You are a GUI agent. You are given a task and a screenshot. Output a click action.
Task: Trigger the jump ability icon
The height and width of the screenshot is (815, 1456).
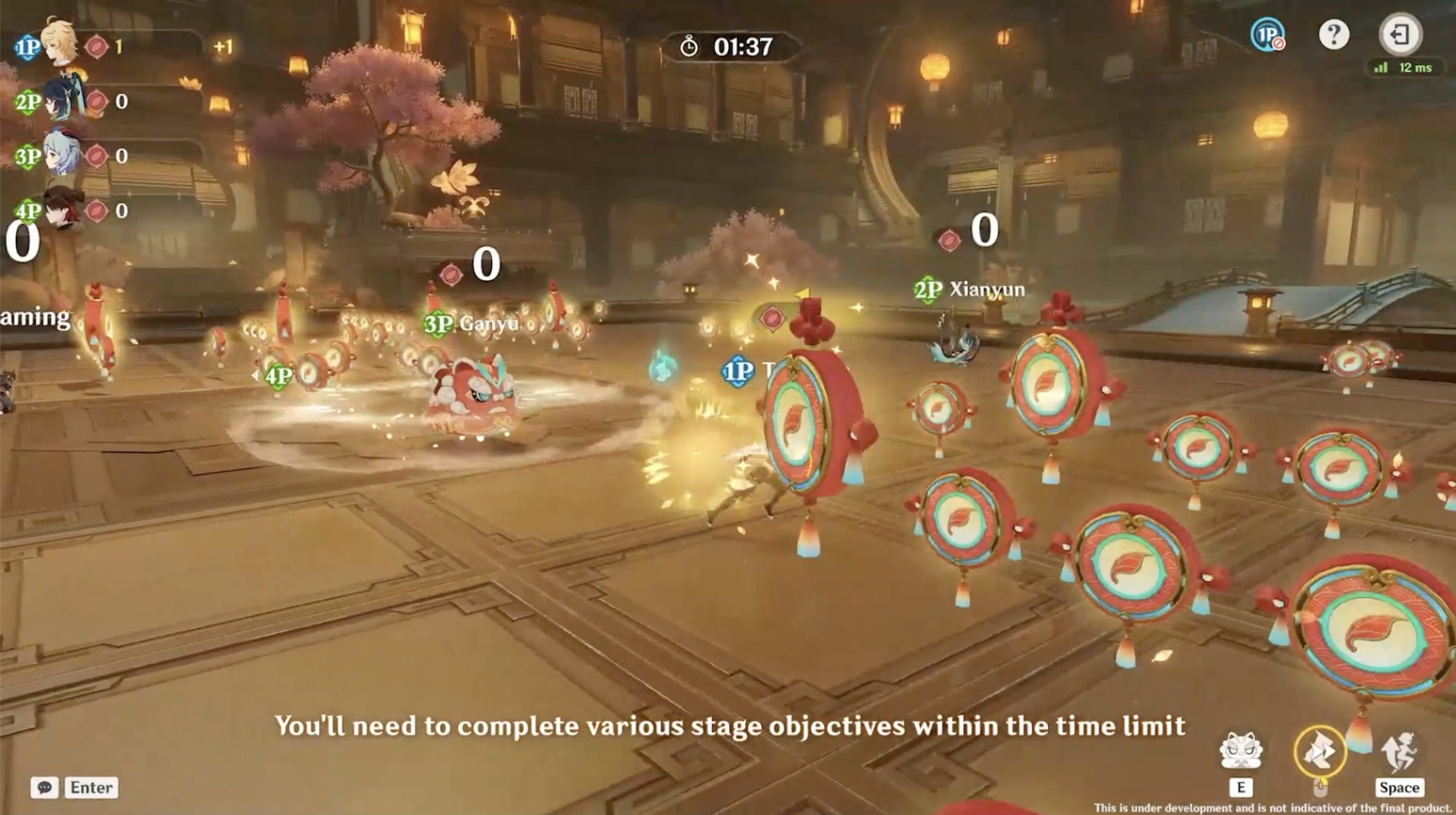point(1398,751)
